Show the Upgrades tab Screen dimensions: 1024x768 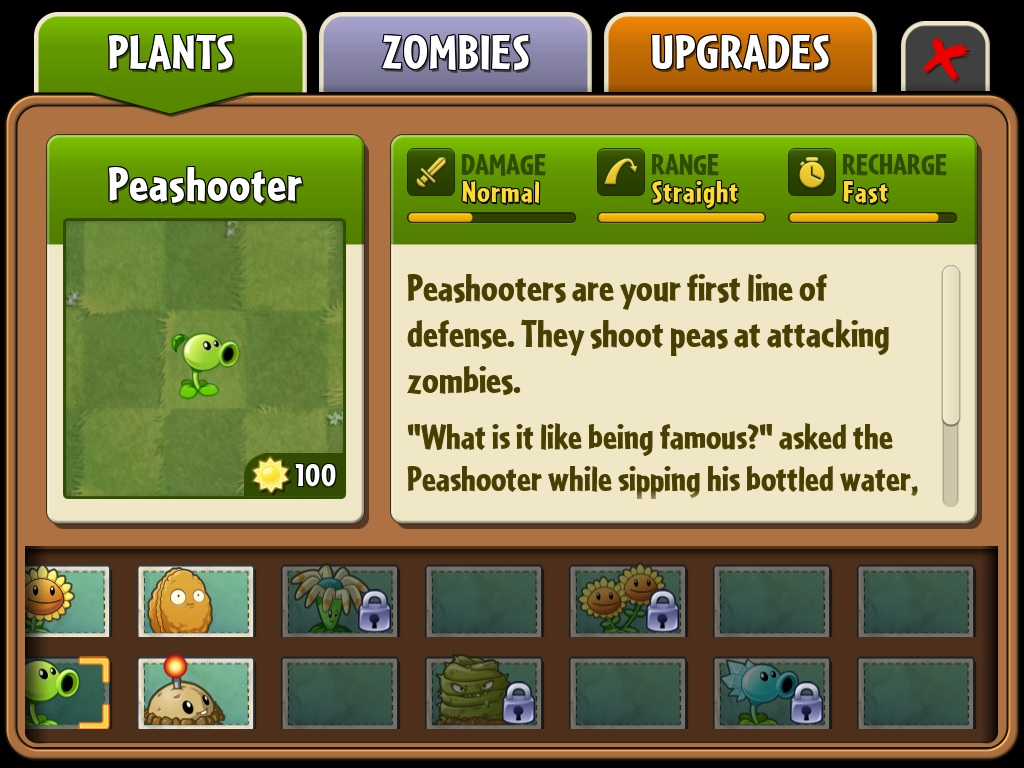[x=740, y=54]
